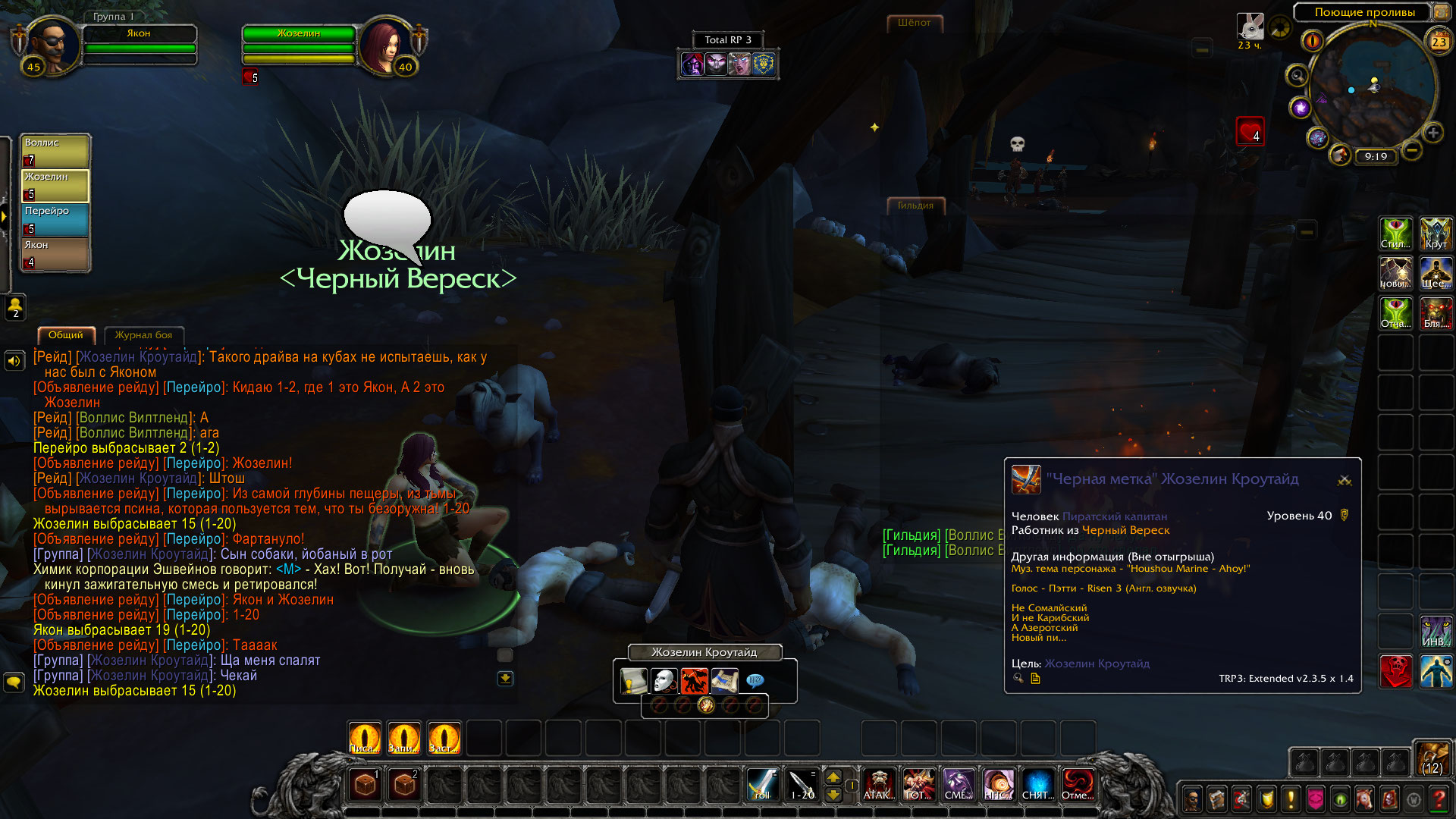
Task: Use the 1-20 dagger macro
Action: click(802, 784)
